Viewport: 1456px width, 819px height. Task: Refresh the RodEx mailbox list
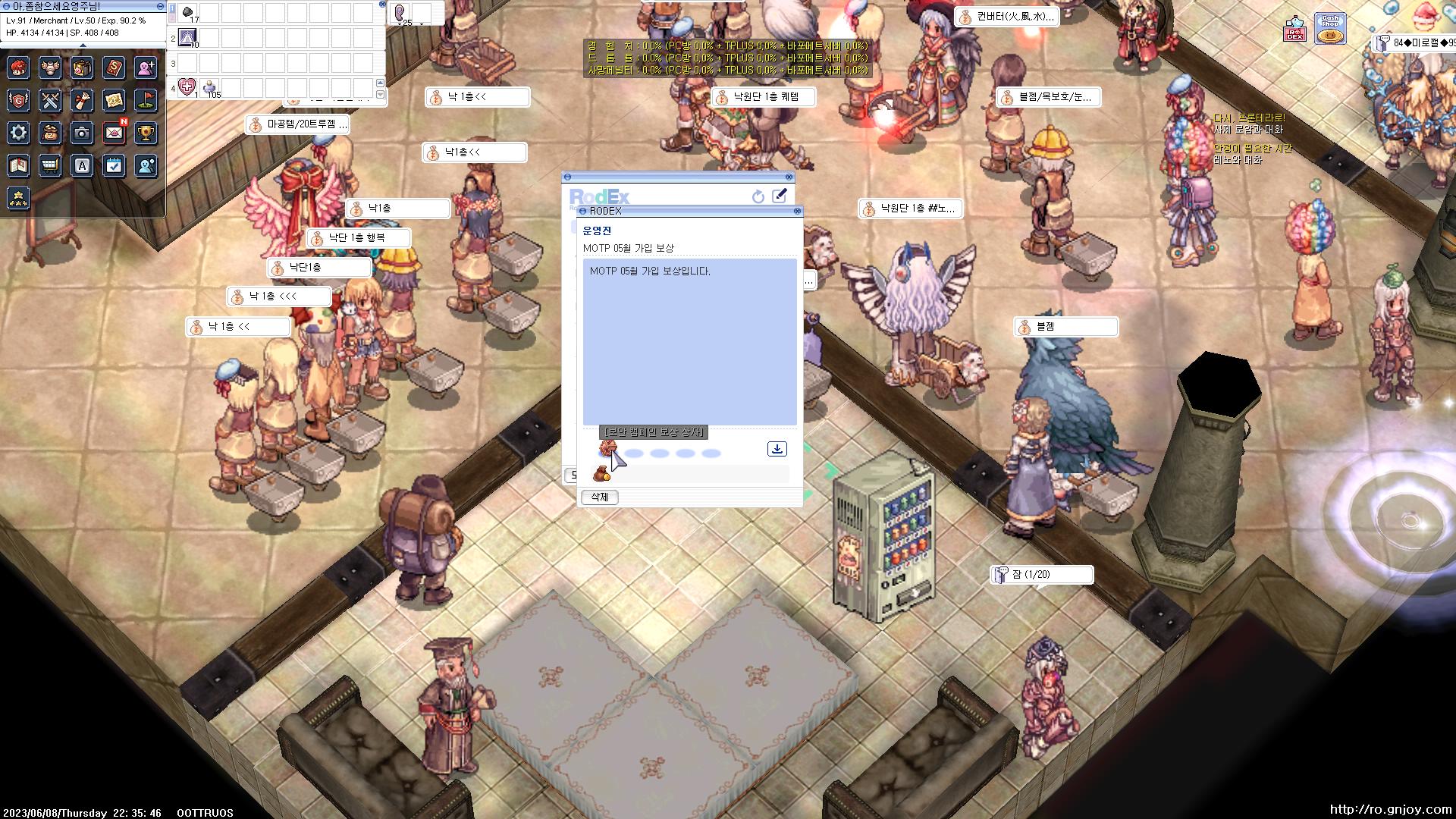tap(758, 197)
